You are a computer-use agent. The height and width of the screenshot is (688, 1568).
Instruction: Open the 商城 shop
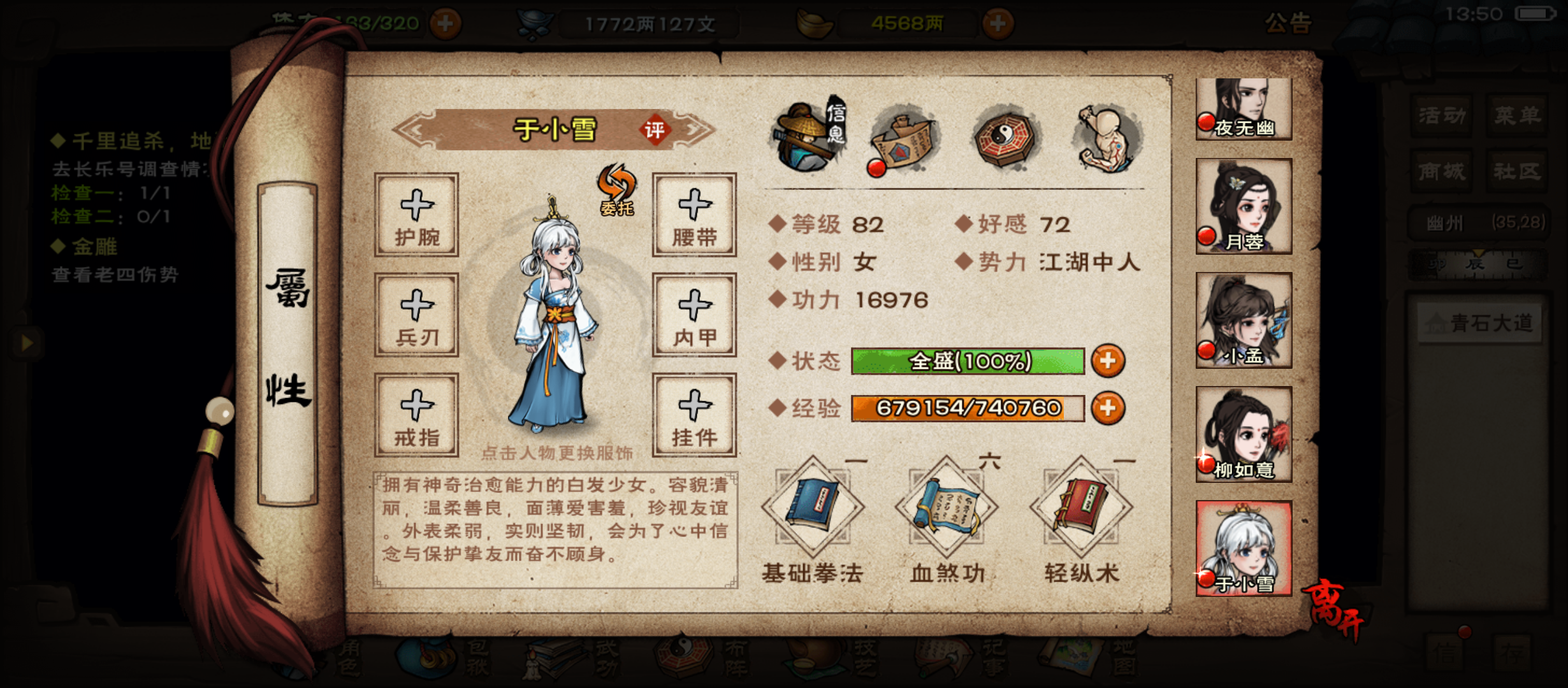click(1441, 171)
